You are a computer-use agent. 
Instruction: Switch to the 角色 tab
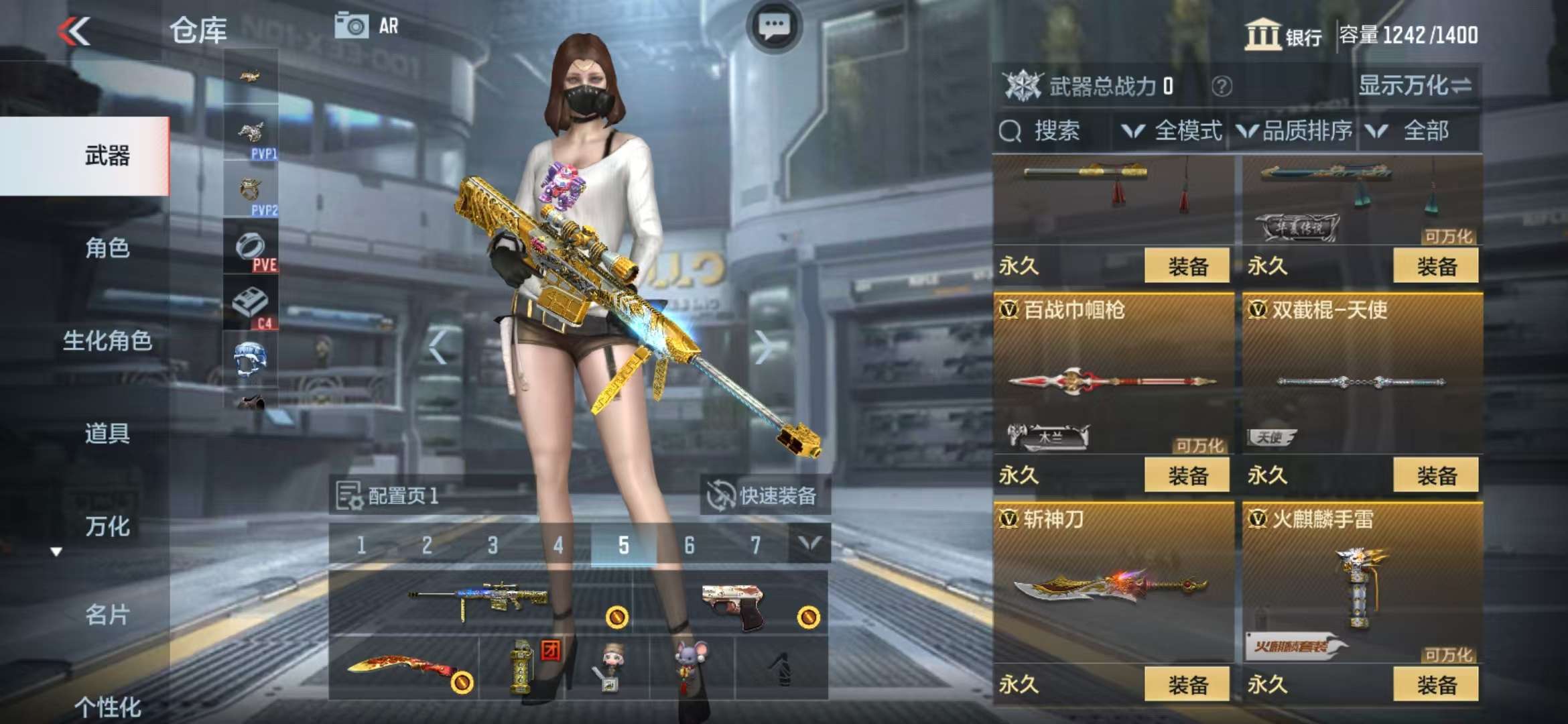pos(107,248)
